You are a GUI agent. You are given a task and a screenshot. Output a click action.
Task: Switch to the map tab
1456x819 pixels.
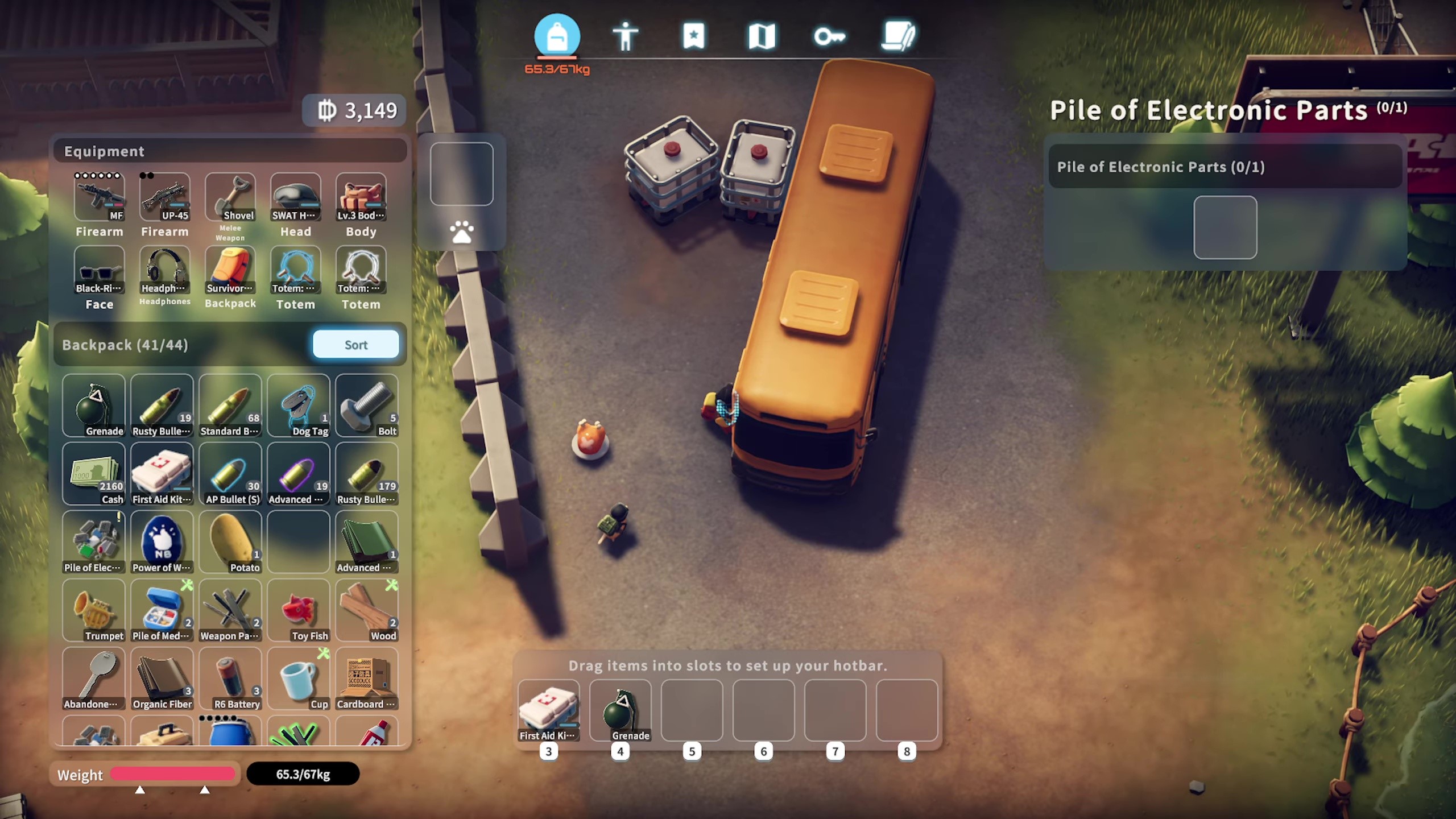762,37
